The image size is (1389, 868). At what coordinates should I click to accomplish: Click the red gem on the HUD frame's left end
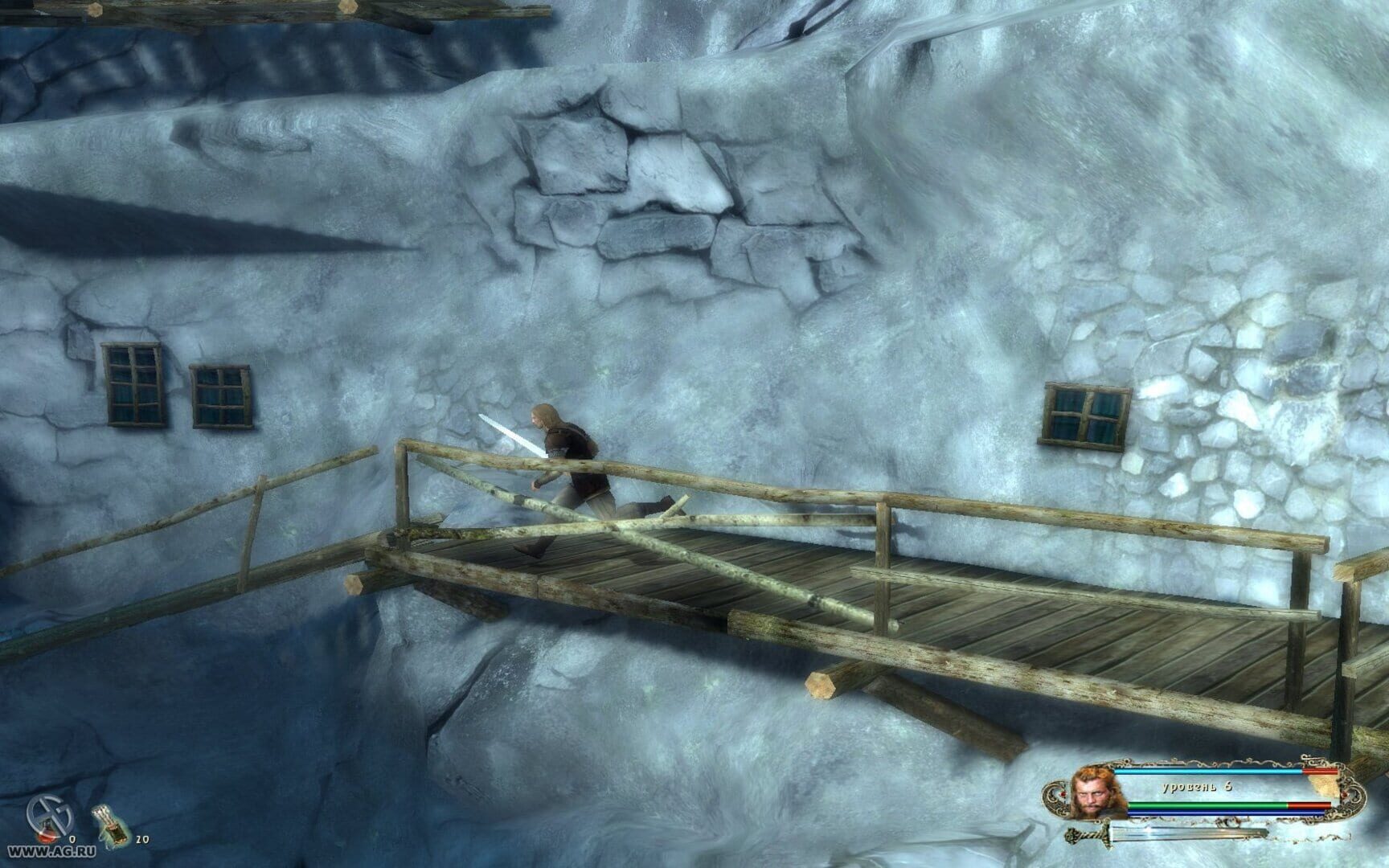tap(1063, 794)
